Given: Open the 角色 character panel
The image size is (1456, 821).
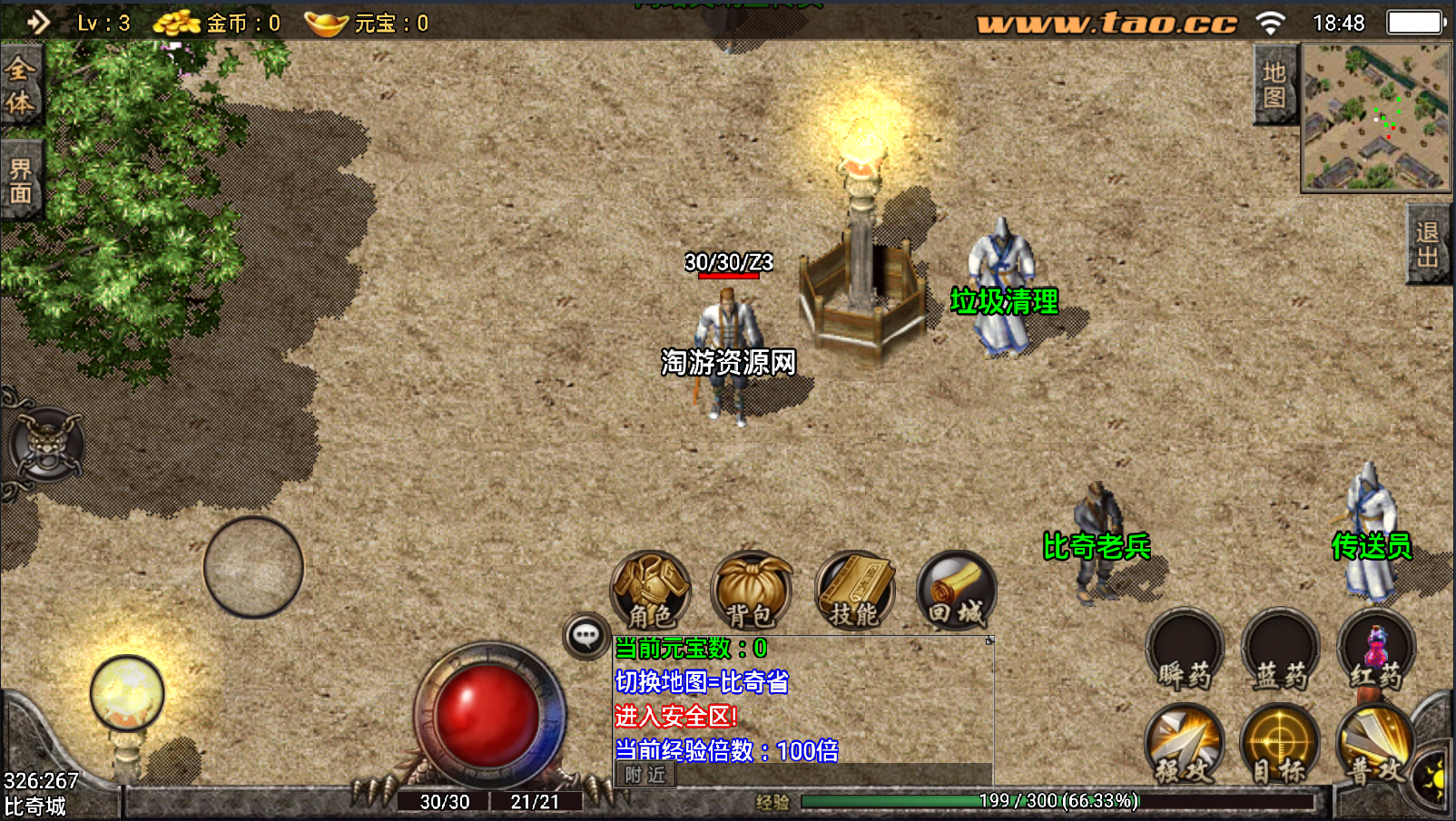Looking at the screenshot, I should [x=650, y=591].
